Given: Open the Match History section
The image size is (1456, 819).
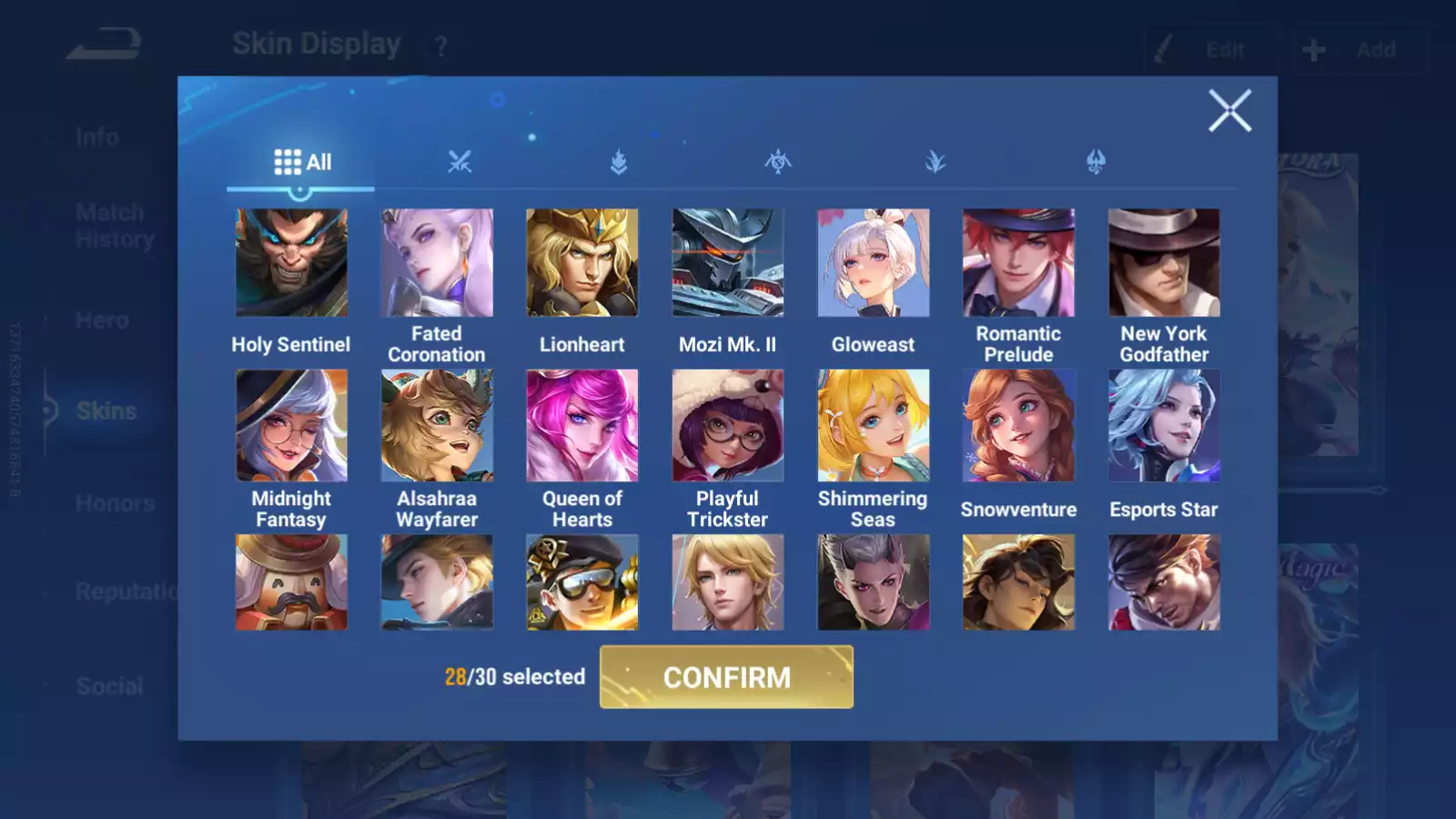Looking at the screenshot, I should [x=109, y=225].
